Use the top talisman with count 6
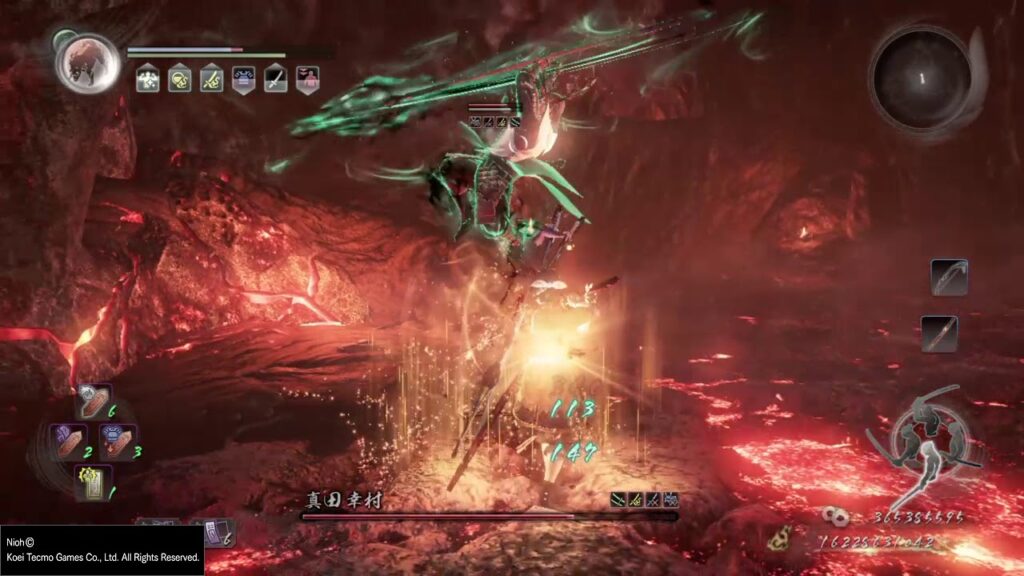1024x576 pixels. click(94, 403)
